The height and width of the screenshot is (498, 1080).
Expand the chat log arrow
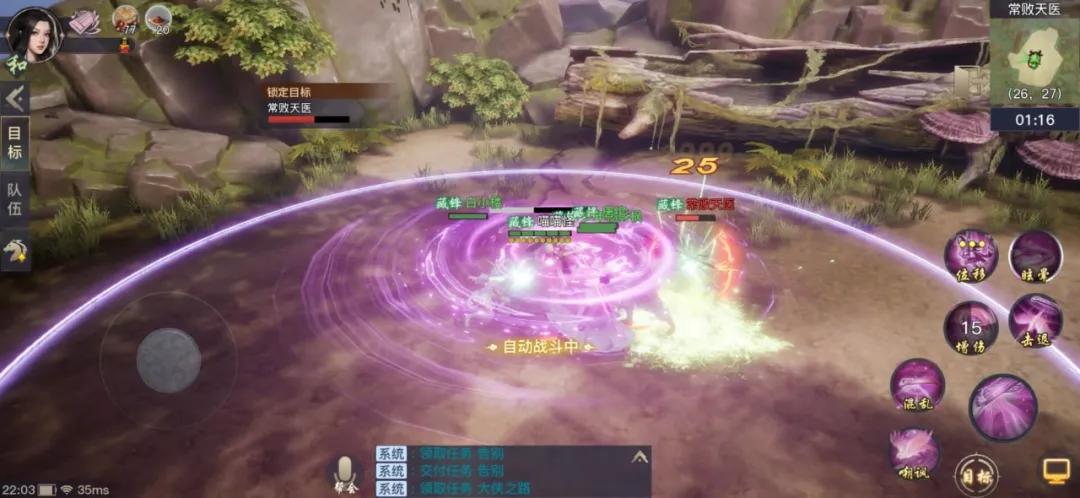click(x=638, y=456)
